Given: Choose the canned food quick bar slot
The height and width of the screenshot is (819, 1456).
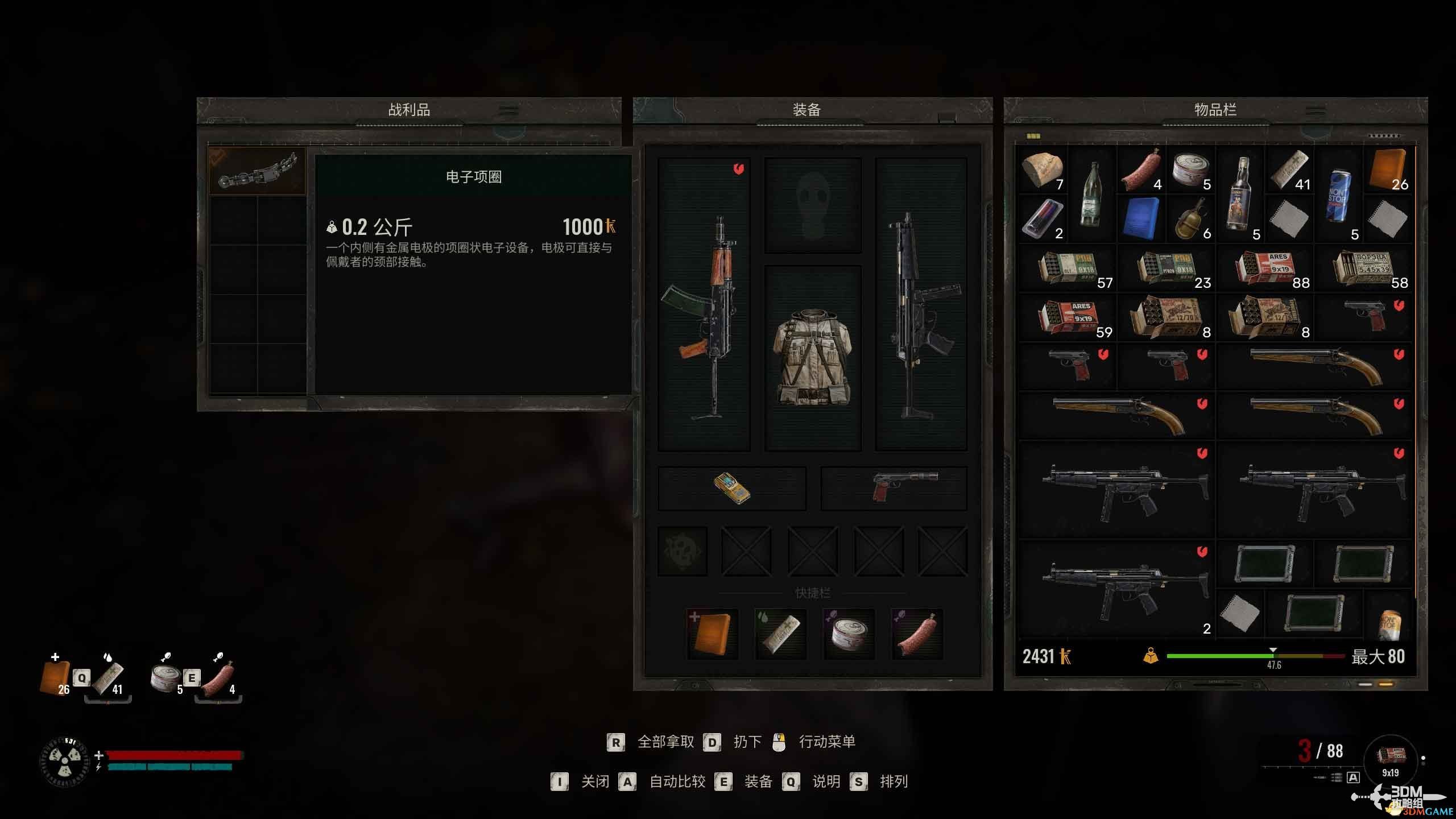Looking at the screenshot, I should (x=849, y=634).
